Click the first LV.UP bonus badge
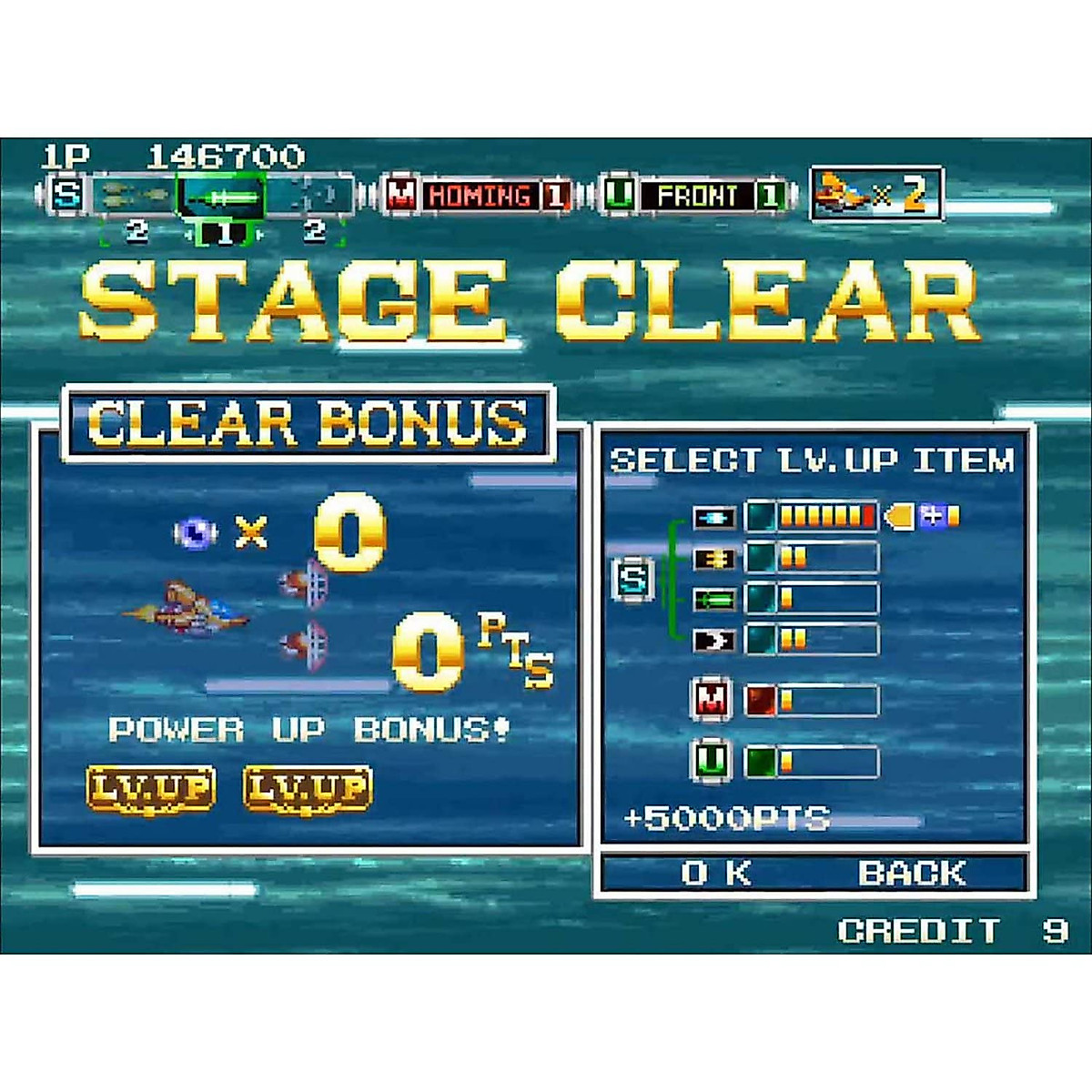Image resolution: width=1092 pixels, height=1092 pixels. [150, 788]
